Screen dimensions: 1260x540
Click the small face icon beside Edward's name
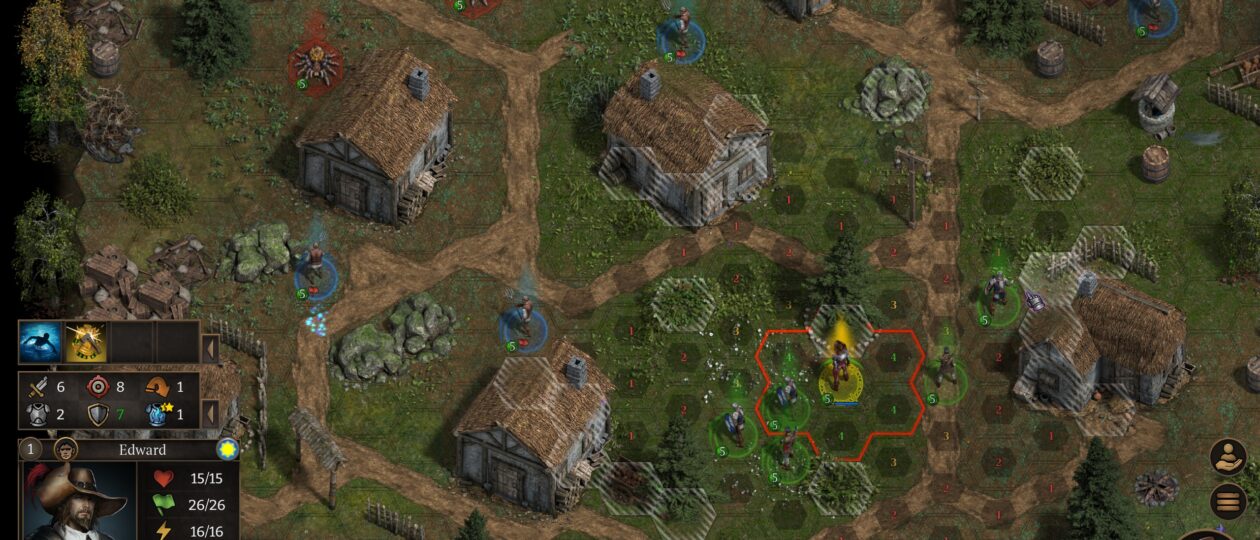[x=65, y=449]
